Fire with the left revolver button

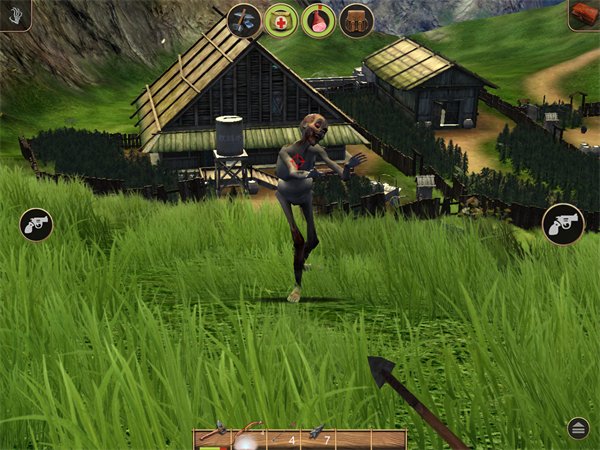36,224
